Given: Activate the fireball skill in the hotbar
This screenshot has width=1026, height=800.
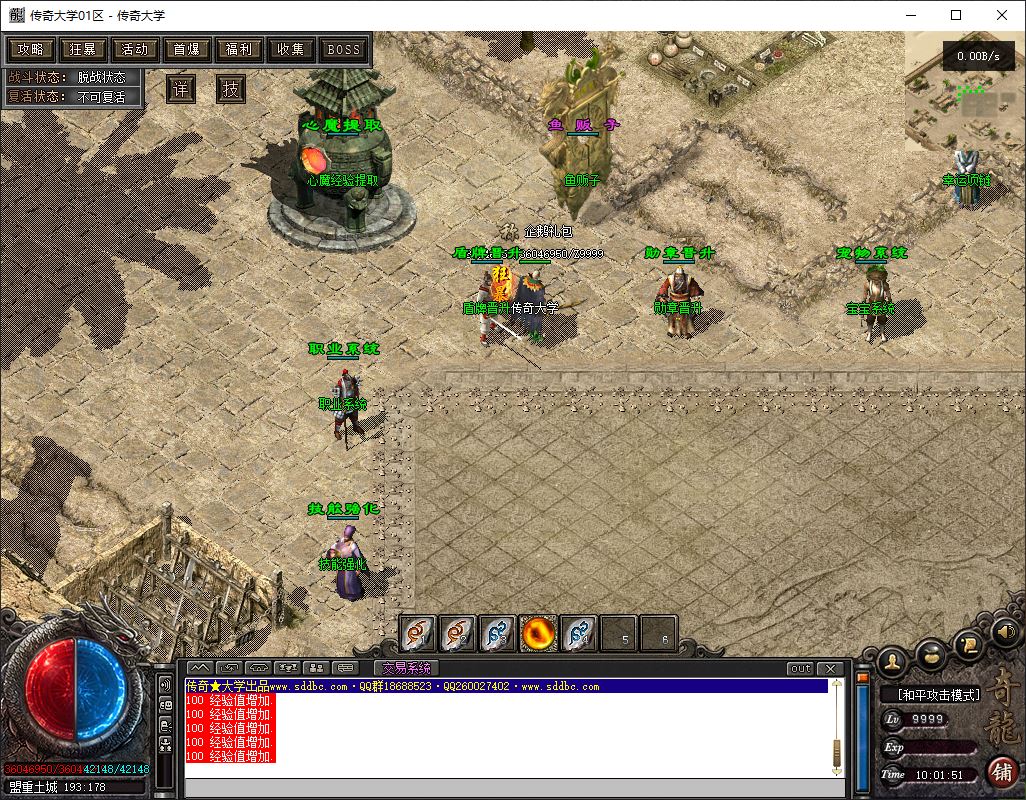Looking at the screenshot, I should [538, 632].
